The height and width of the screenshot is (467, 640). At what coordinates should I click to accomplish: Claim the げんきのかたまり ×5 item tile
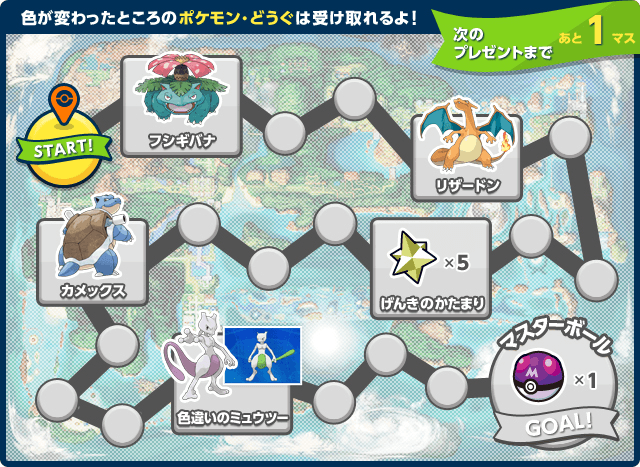tap(430, 264)
